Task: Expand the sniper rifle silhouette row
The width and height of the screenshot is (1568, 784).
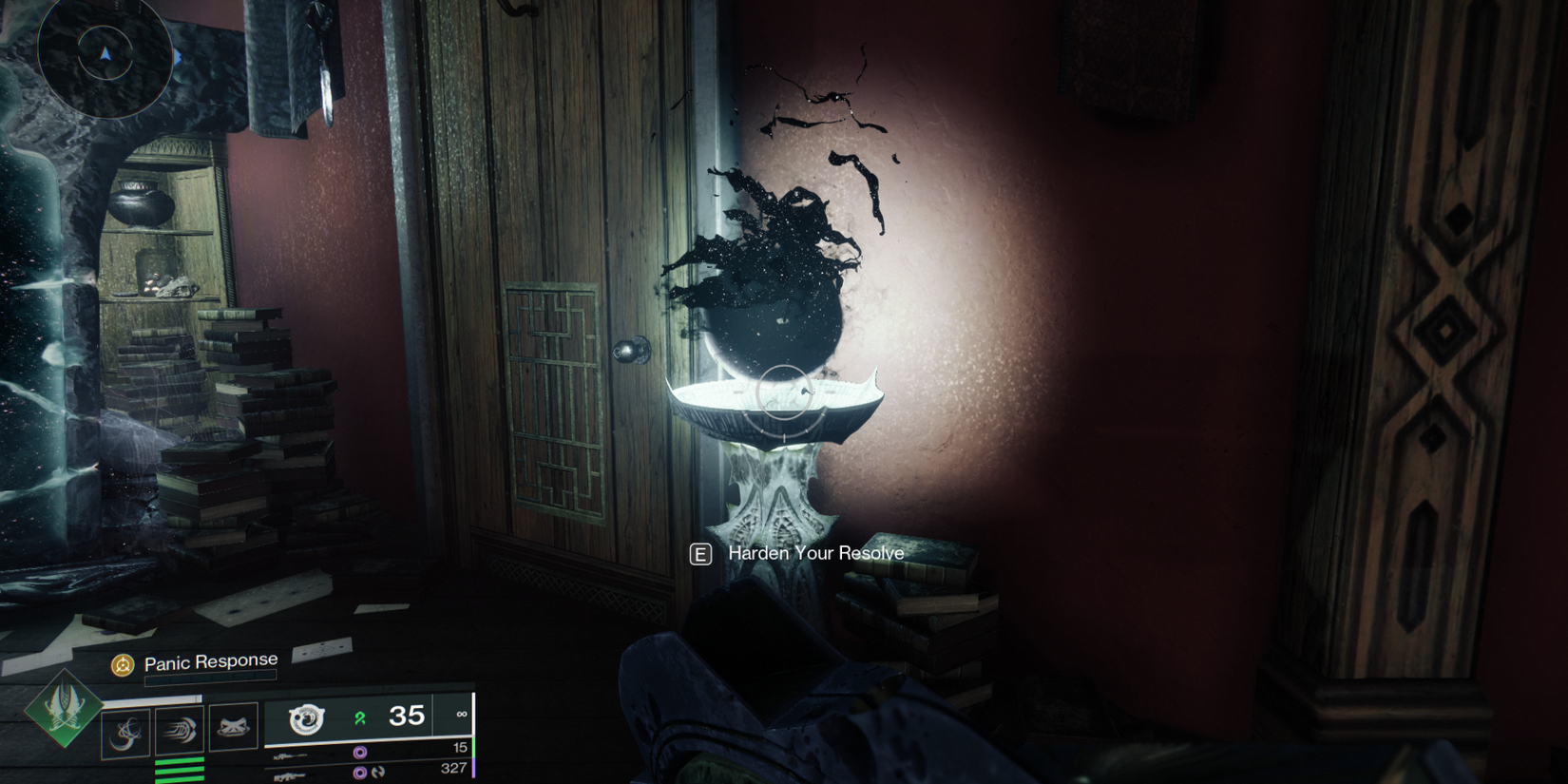Action: coord(289,754)
